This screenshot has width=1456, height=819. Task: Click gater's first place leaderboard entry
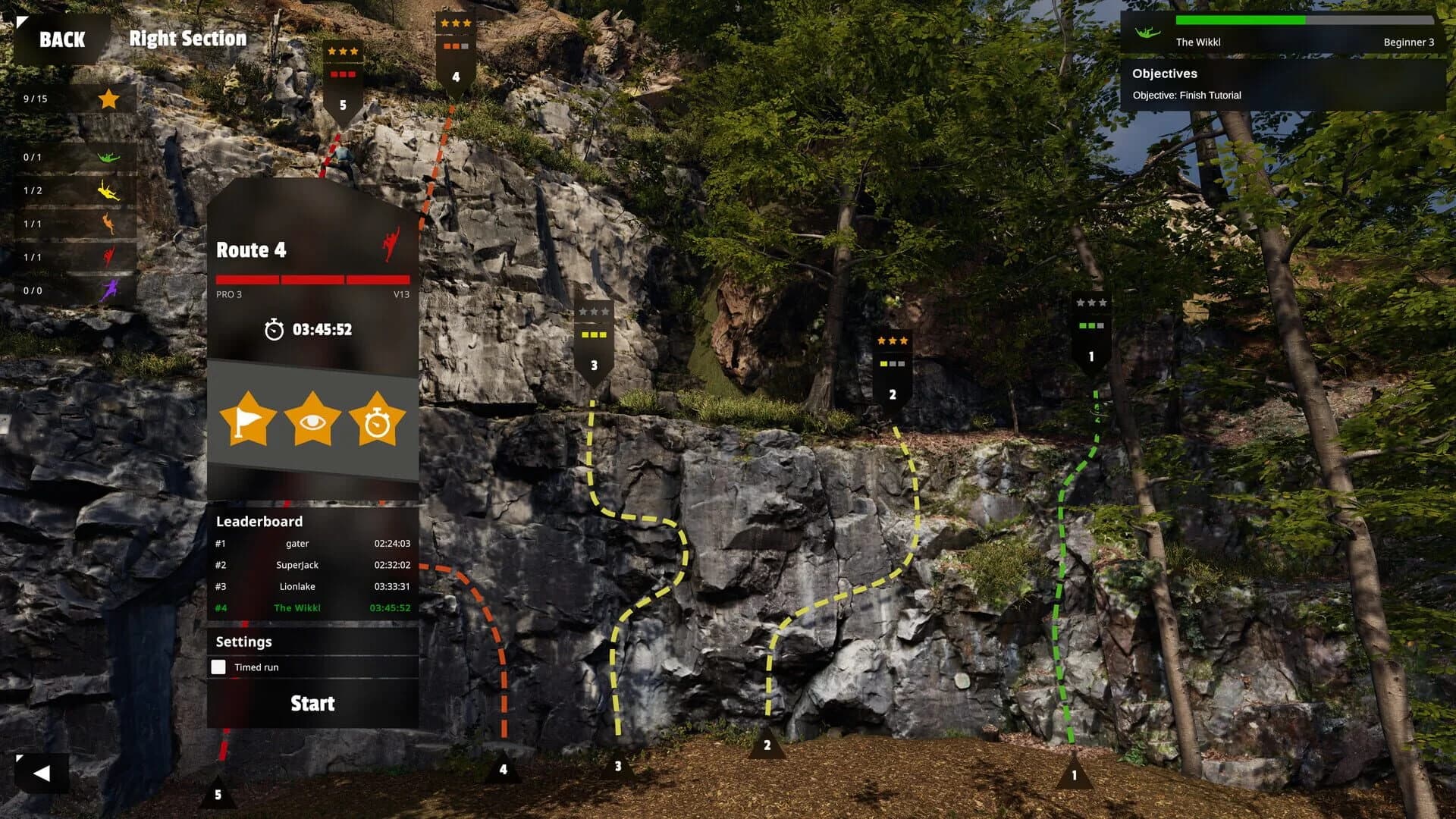point(298,543)
